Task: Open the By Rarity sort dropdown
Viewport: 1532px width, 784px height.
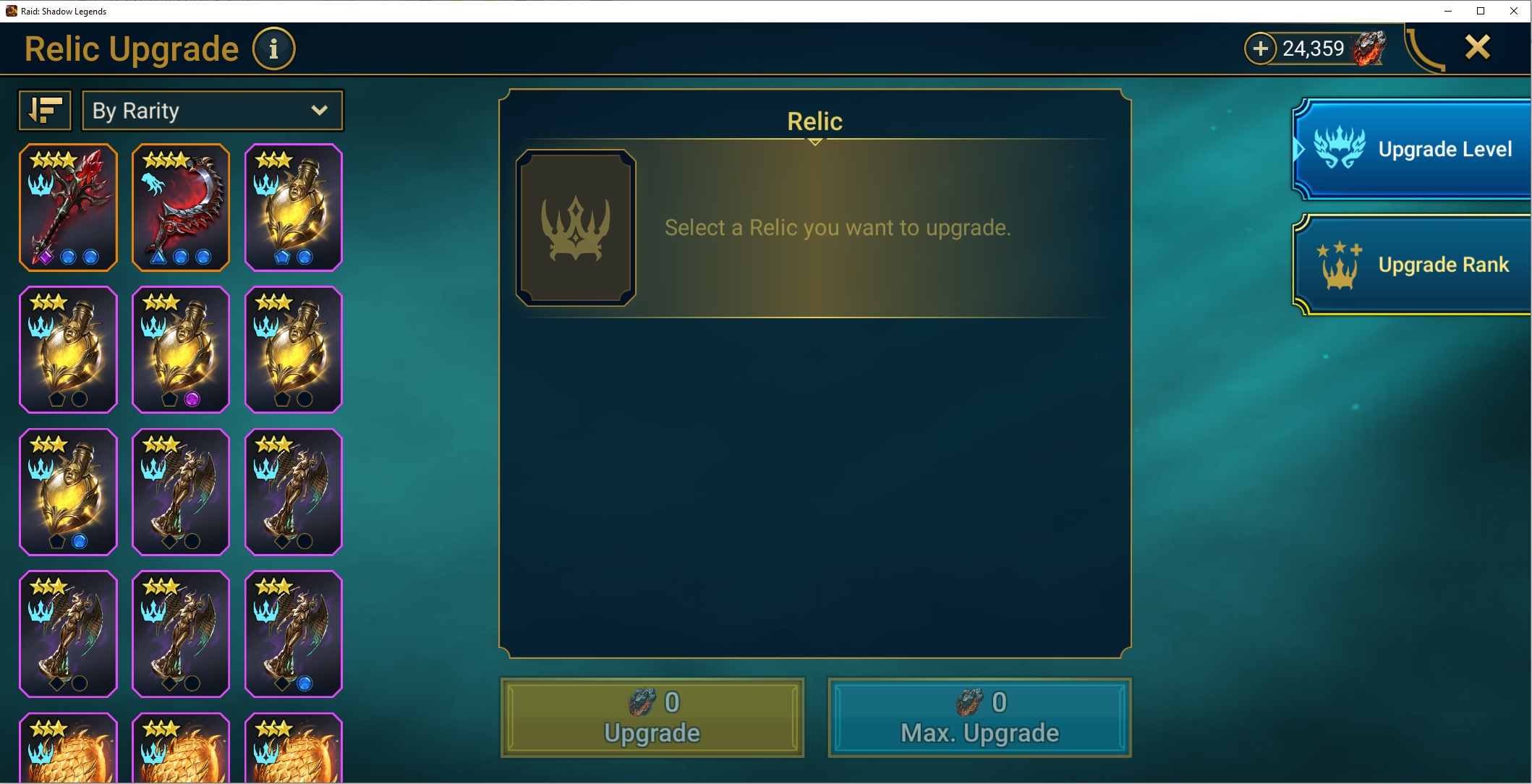Action: (213, 111)
